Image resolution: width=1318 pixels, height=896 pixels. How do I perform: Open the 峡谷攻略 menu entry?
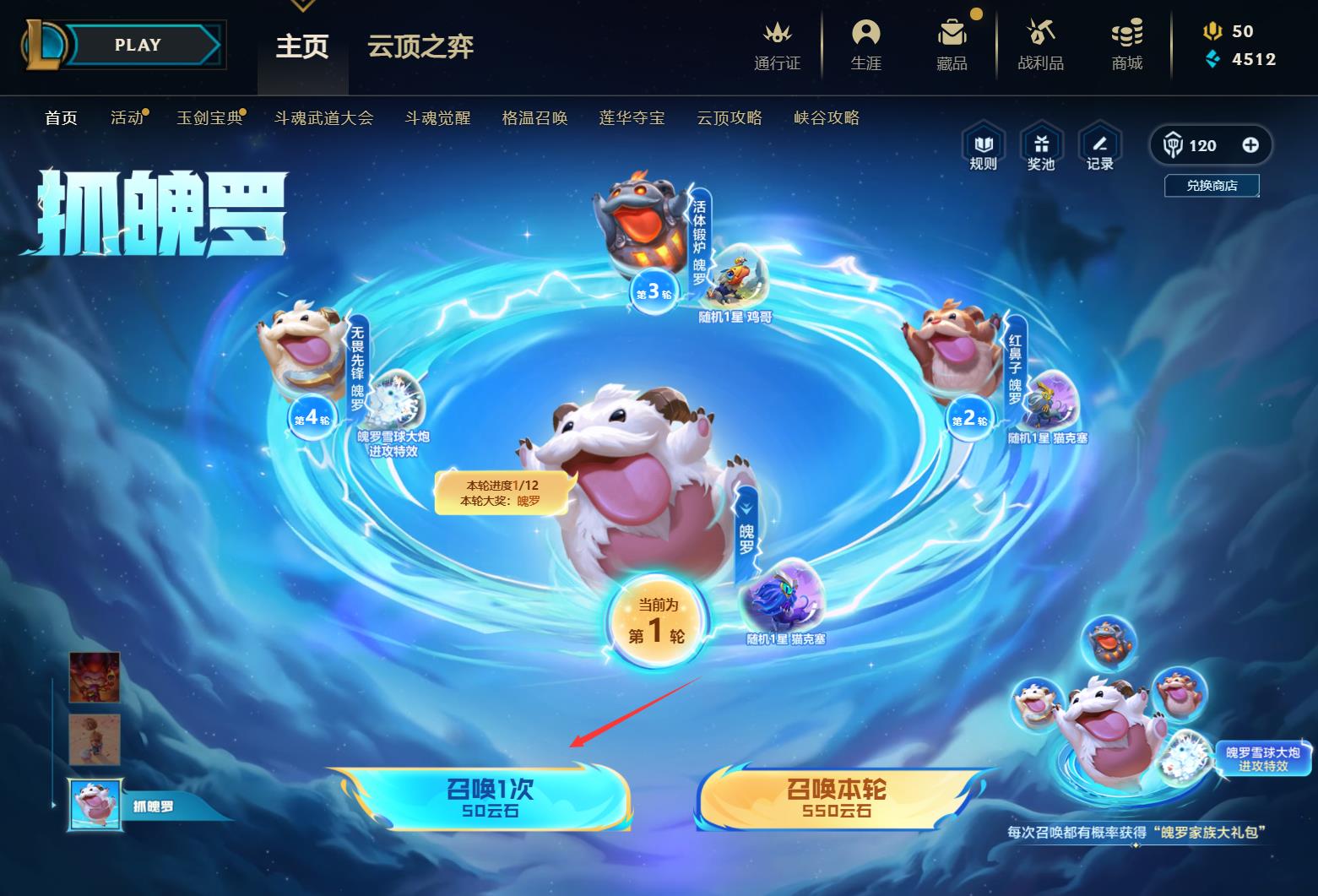point(826,117)
